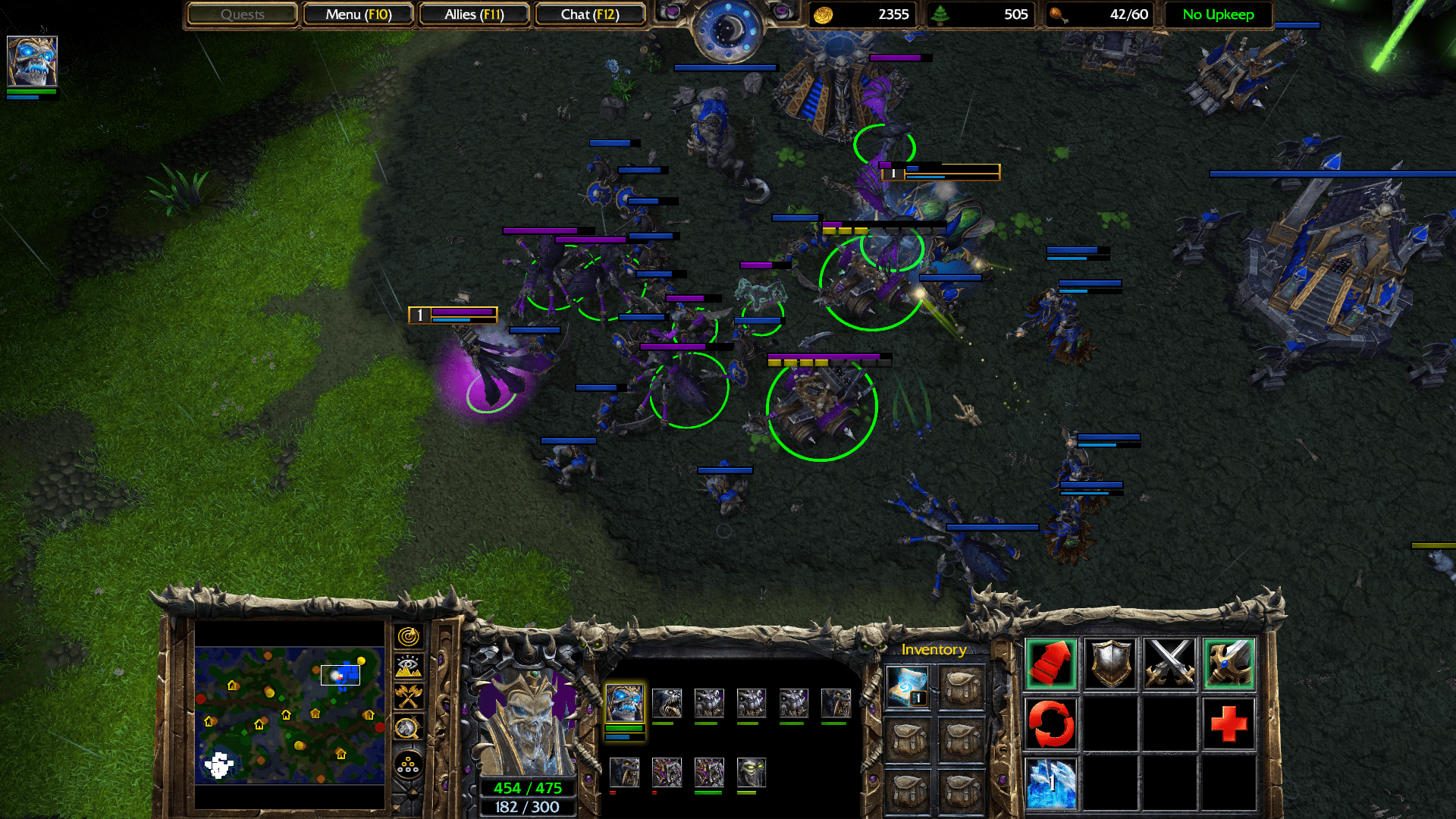Activate the minimap signal ping button
The height and width of the screenshot is (819, 1456).
408,636
